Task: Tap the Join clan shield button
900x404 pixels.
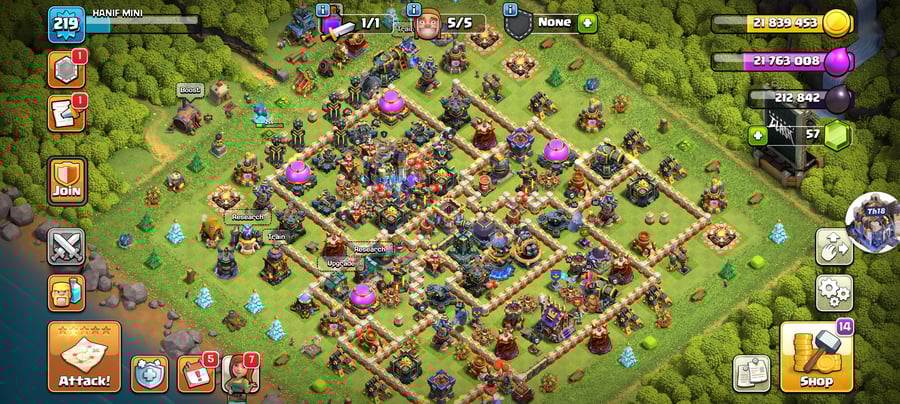Action: (67, 181)
